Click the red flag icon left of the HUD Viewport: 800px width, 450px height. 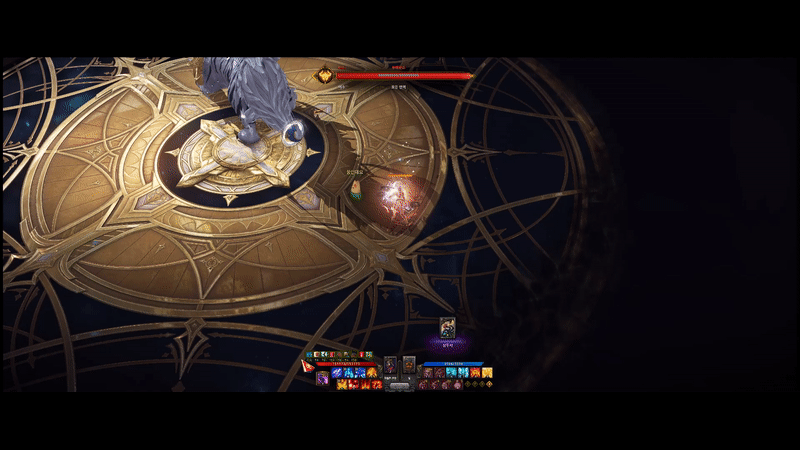click(x=308, y=366)
